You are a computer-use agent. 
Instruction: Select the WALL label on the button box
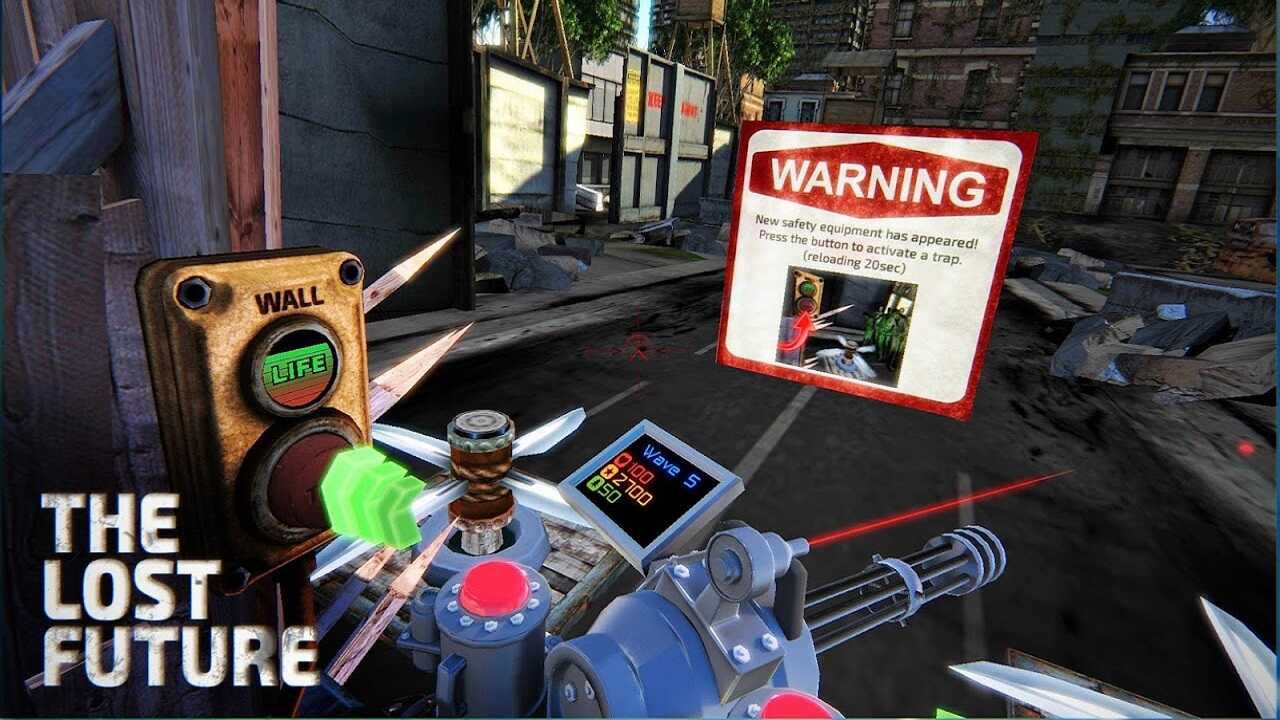290,296
